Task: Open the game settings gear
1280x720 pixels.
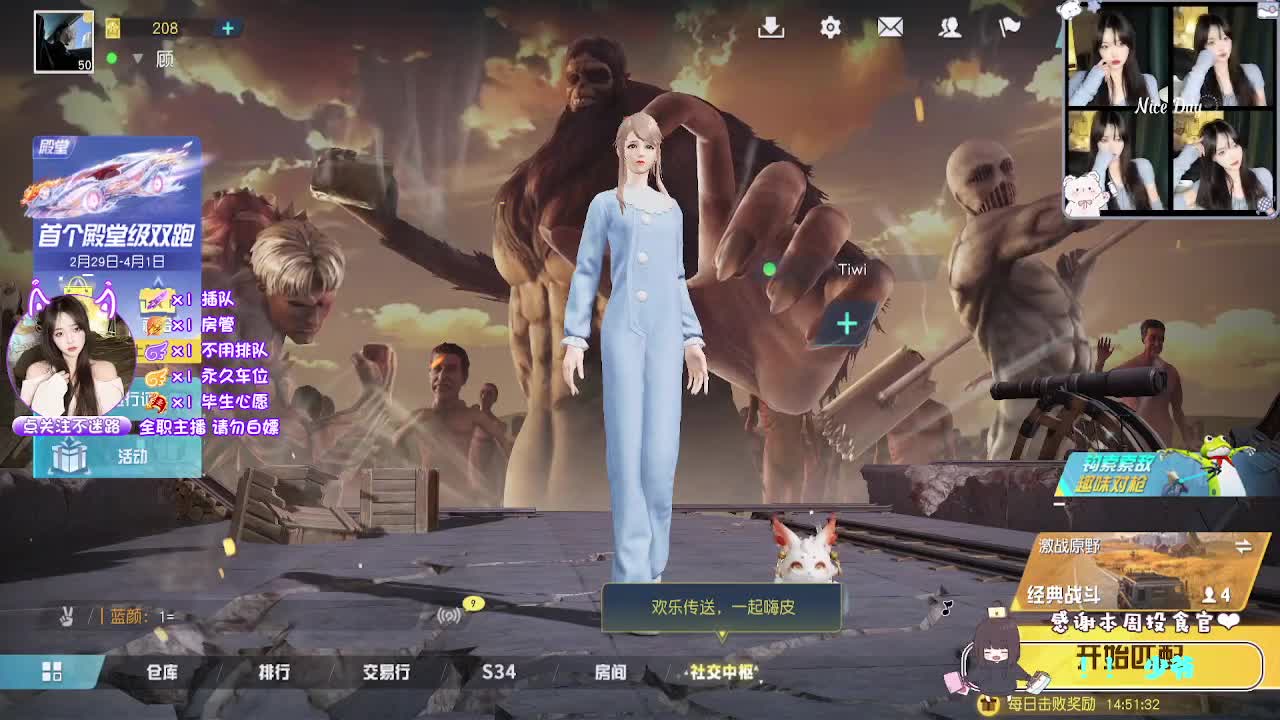Action: click(x=829, y=27)
